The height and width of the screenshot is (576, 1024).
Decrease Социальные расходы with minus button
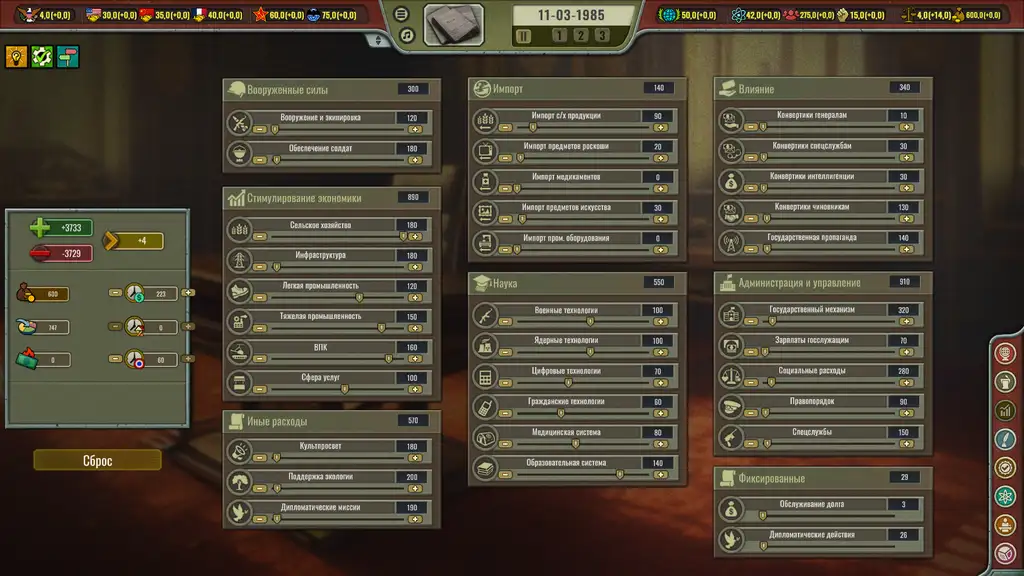coord(750,383)
